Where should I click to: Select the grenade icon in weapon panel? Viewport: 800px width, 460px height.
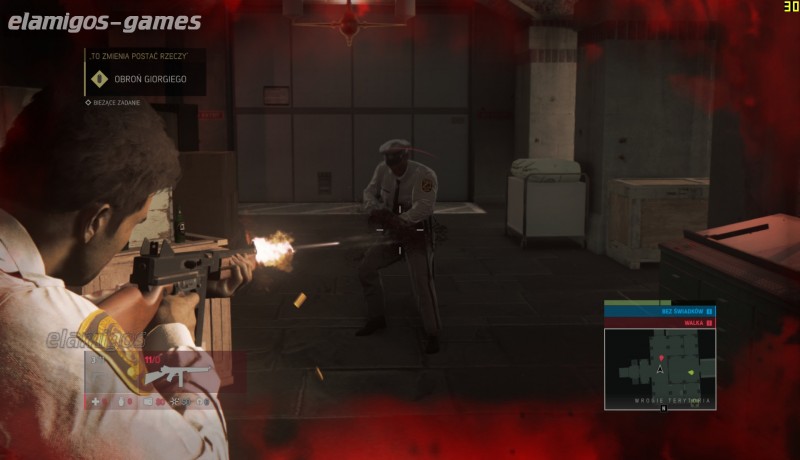coord(123,402)
